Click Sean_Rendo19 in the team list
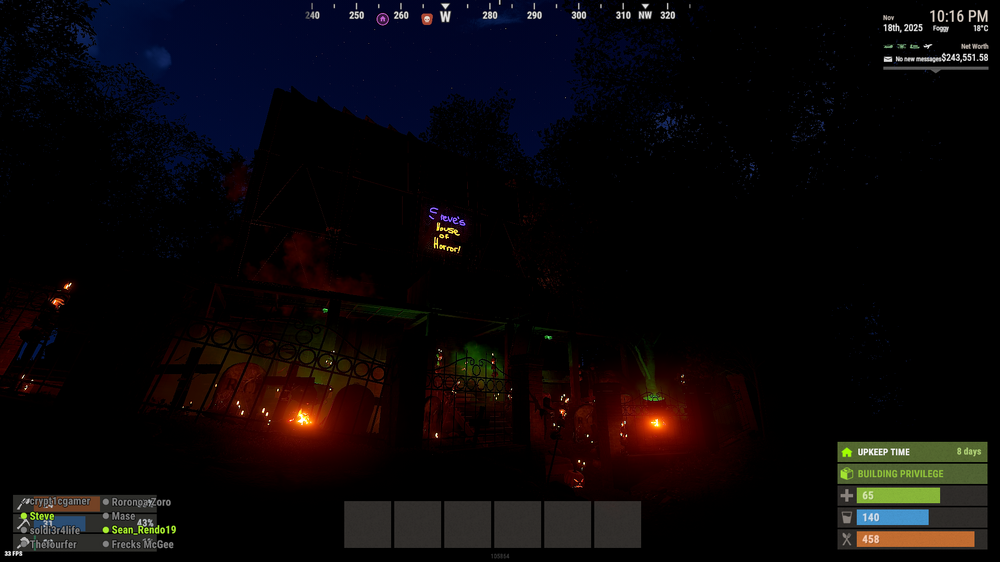This screenshot has height=562, width=1000. pyautogui.click(x=143, y=530)
